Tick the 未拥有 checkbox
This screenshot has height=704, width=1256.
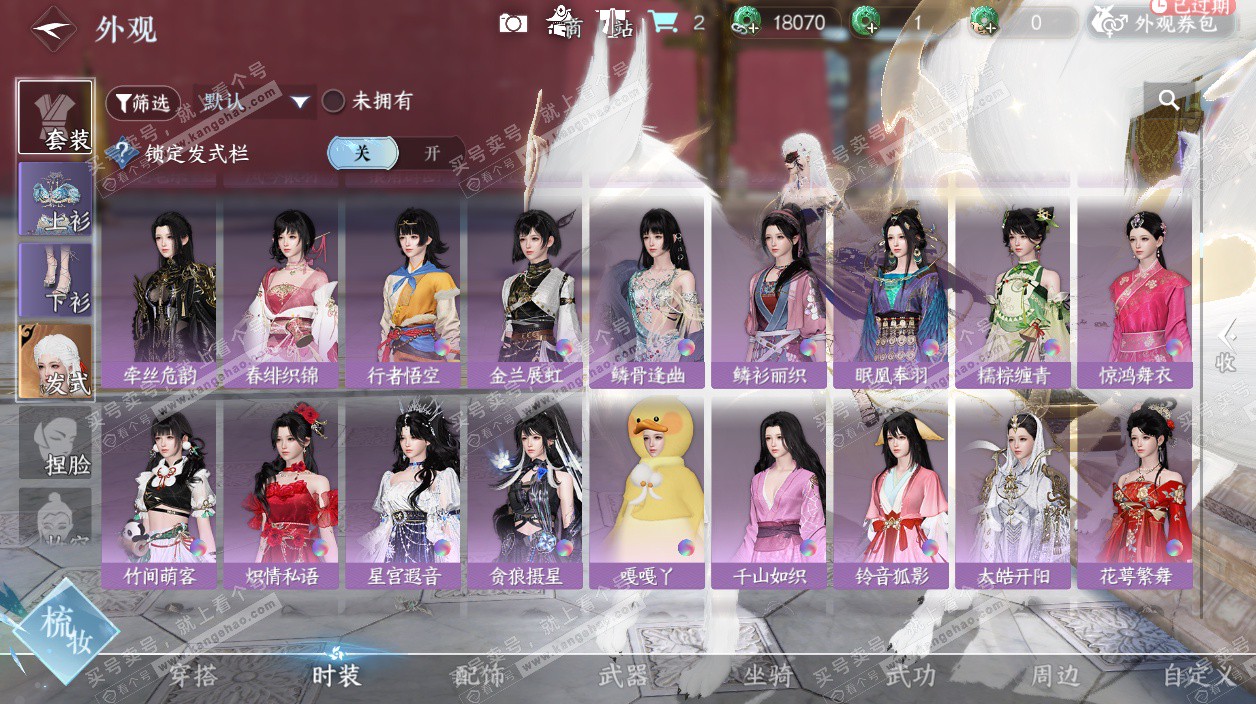334,101
